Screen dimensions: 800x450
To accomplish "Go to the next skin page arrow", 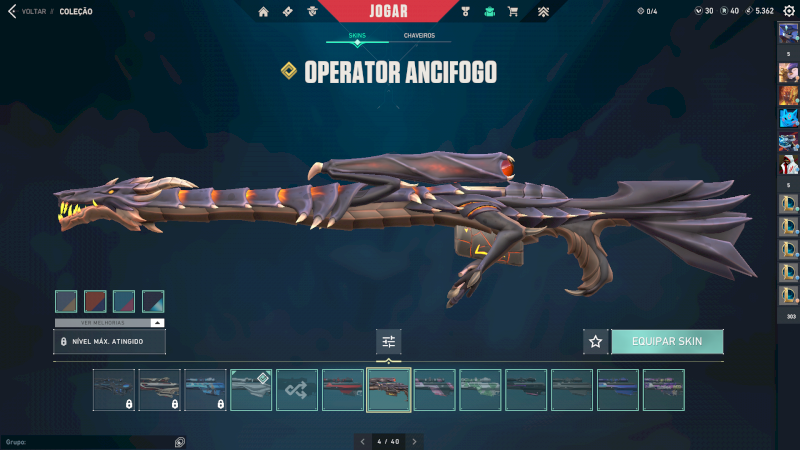I will pos(415,441).
